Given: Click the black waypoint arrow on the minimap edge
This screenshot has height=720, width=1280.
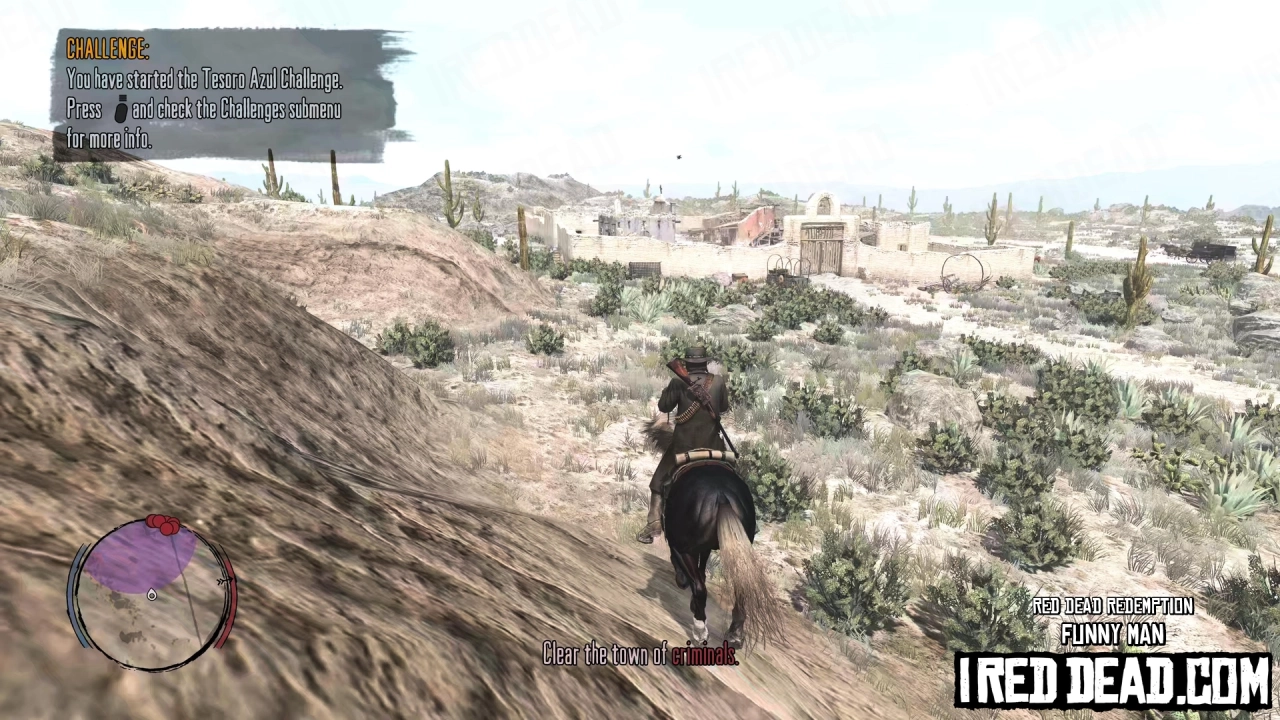Looking at the screenshot, I should pyautogui.click(x=222, y=580).
